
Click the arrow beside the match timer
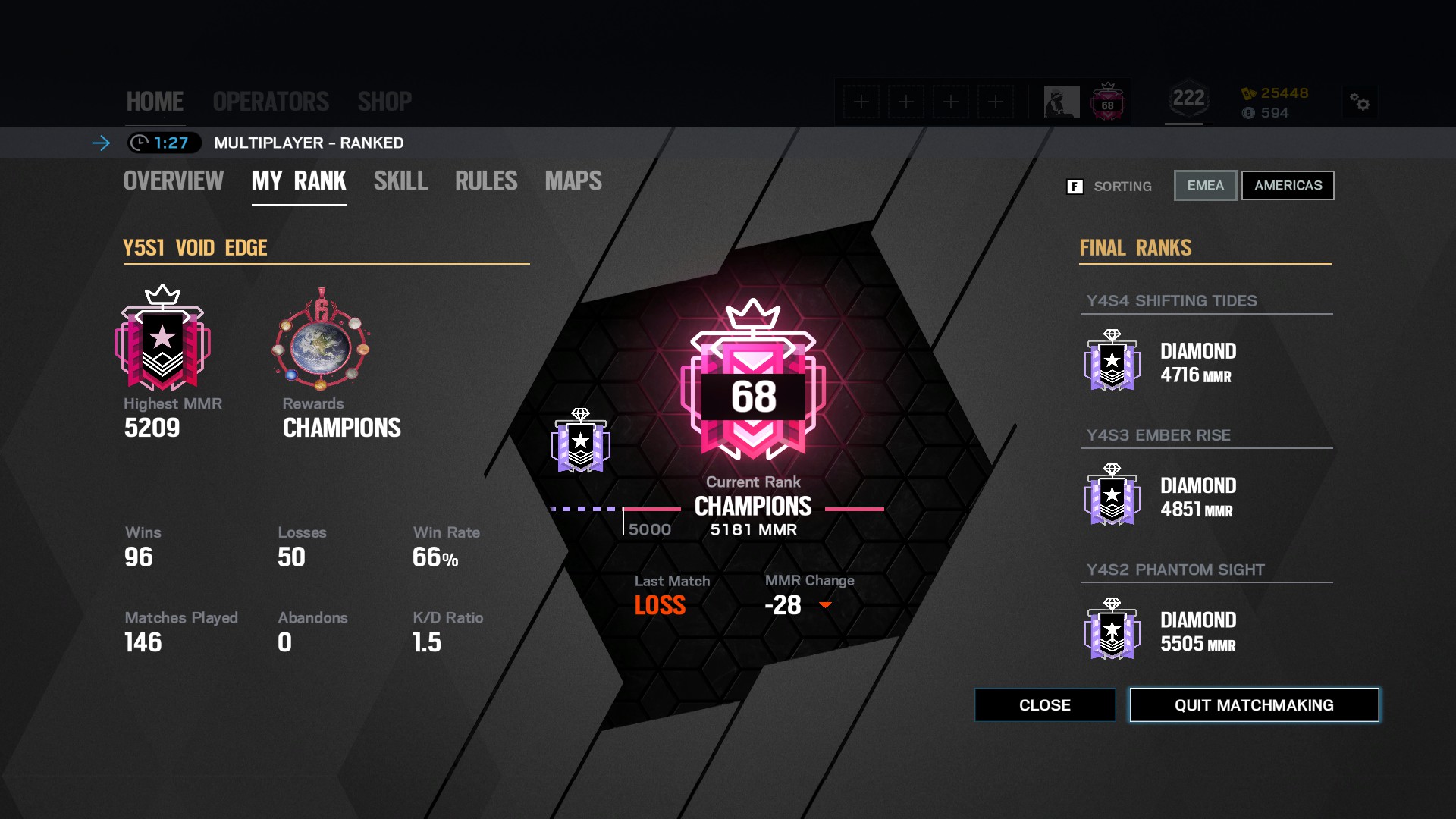pos(101,143)
